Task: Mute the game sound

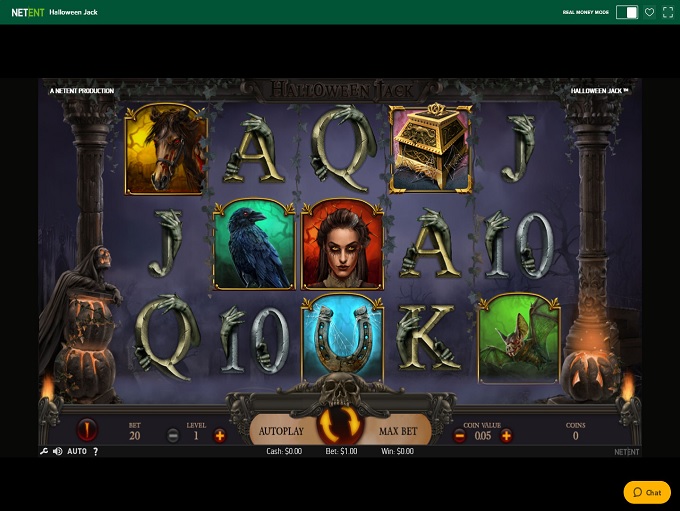Action: tap(57, 452)
